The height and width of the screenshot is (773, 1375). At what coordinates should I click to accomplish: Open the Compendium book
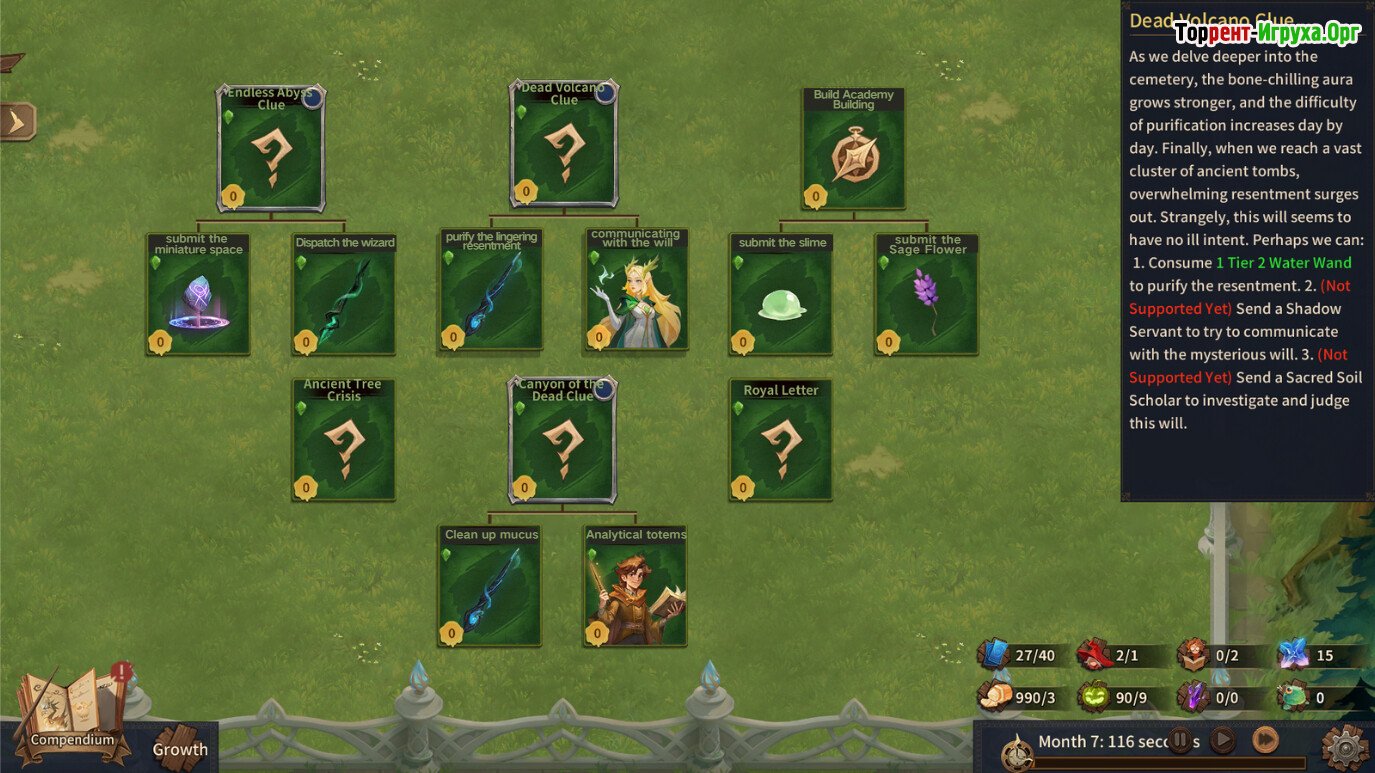click(71, 712)
